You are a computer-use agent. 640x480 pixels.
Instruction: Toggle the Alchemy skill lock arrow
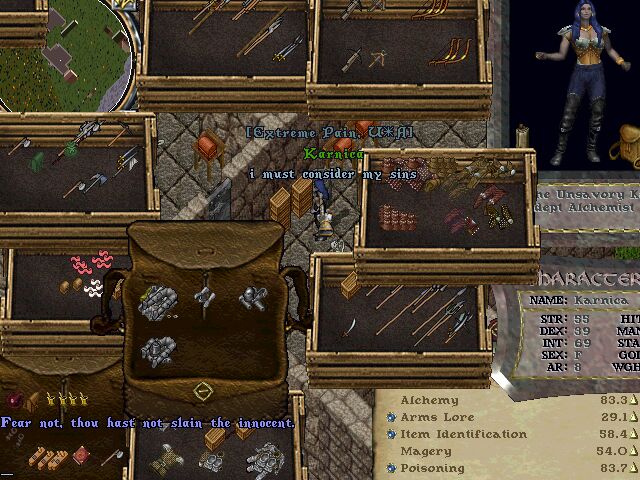click(x=633, y=400)
